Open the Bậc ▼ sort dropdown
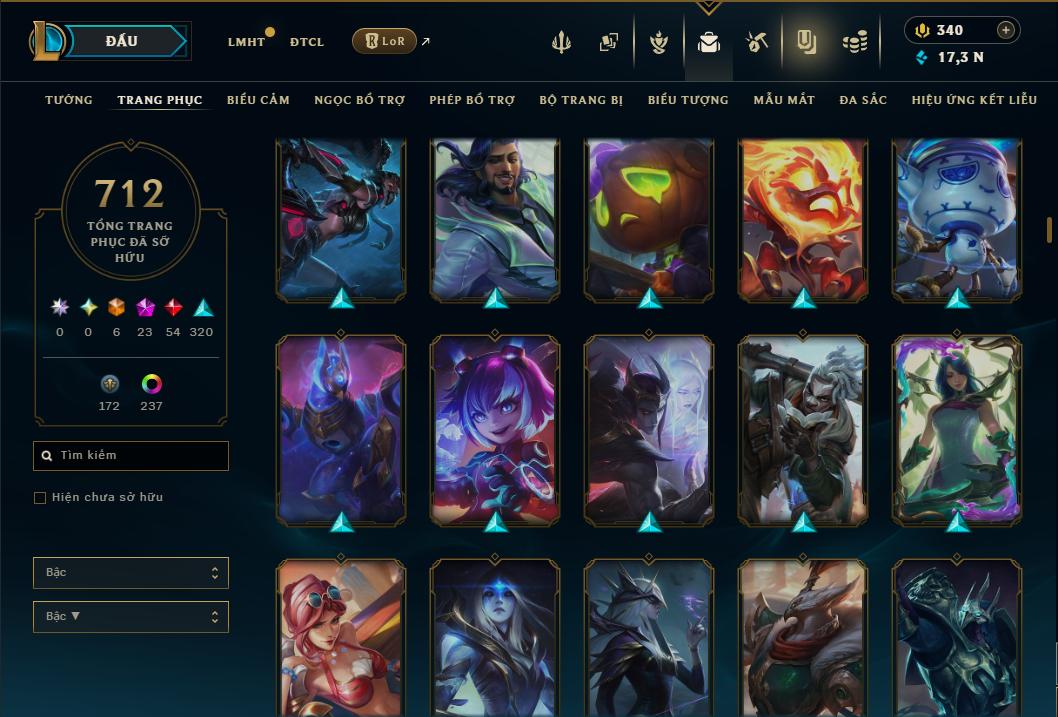This screenshot has height=717, width=1058. [131, 616]
